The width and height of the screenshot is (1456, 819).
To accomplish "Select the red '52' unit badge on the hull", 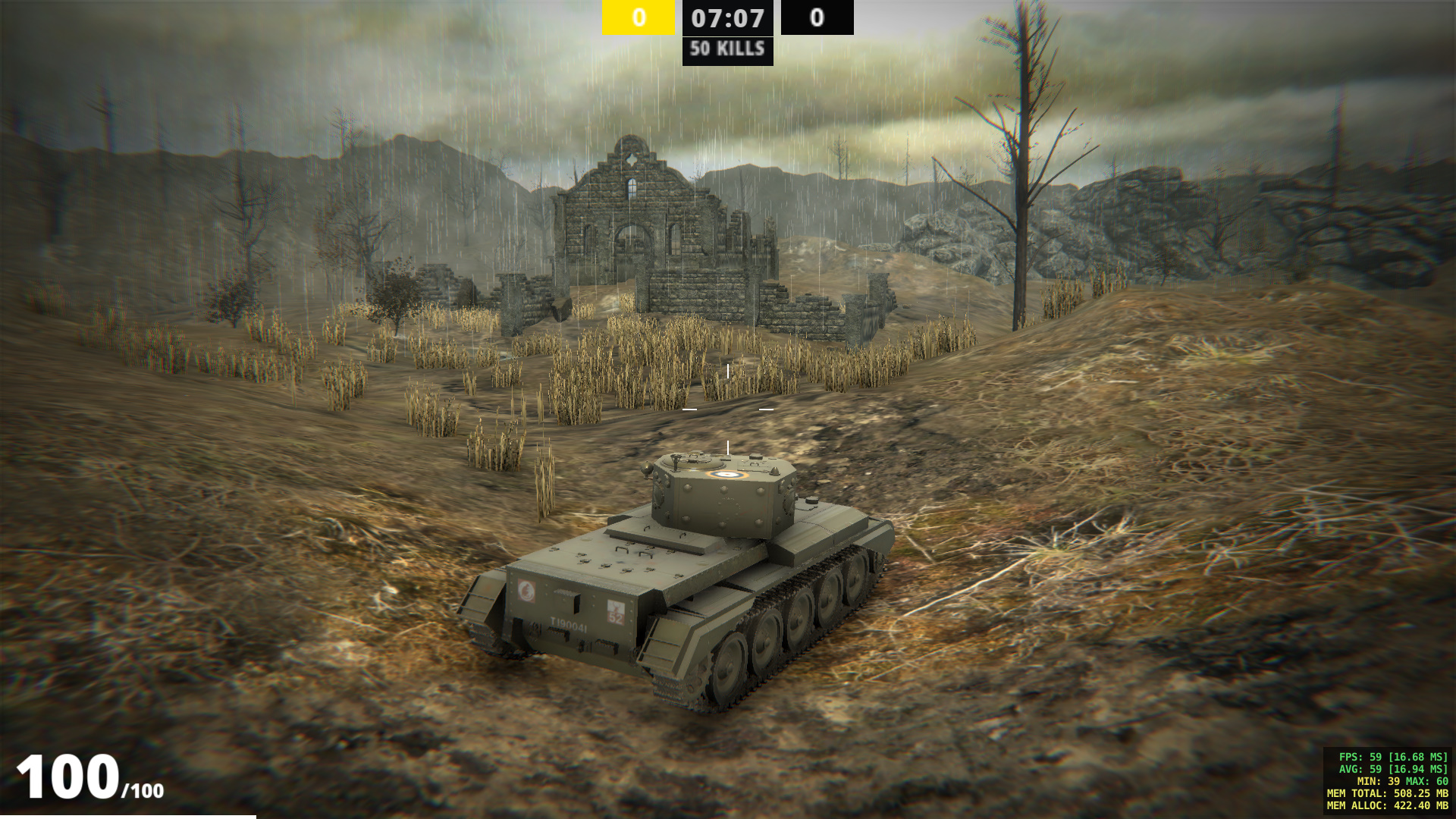I will [617, 612].
